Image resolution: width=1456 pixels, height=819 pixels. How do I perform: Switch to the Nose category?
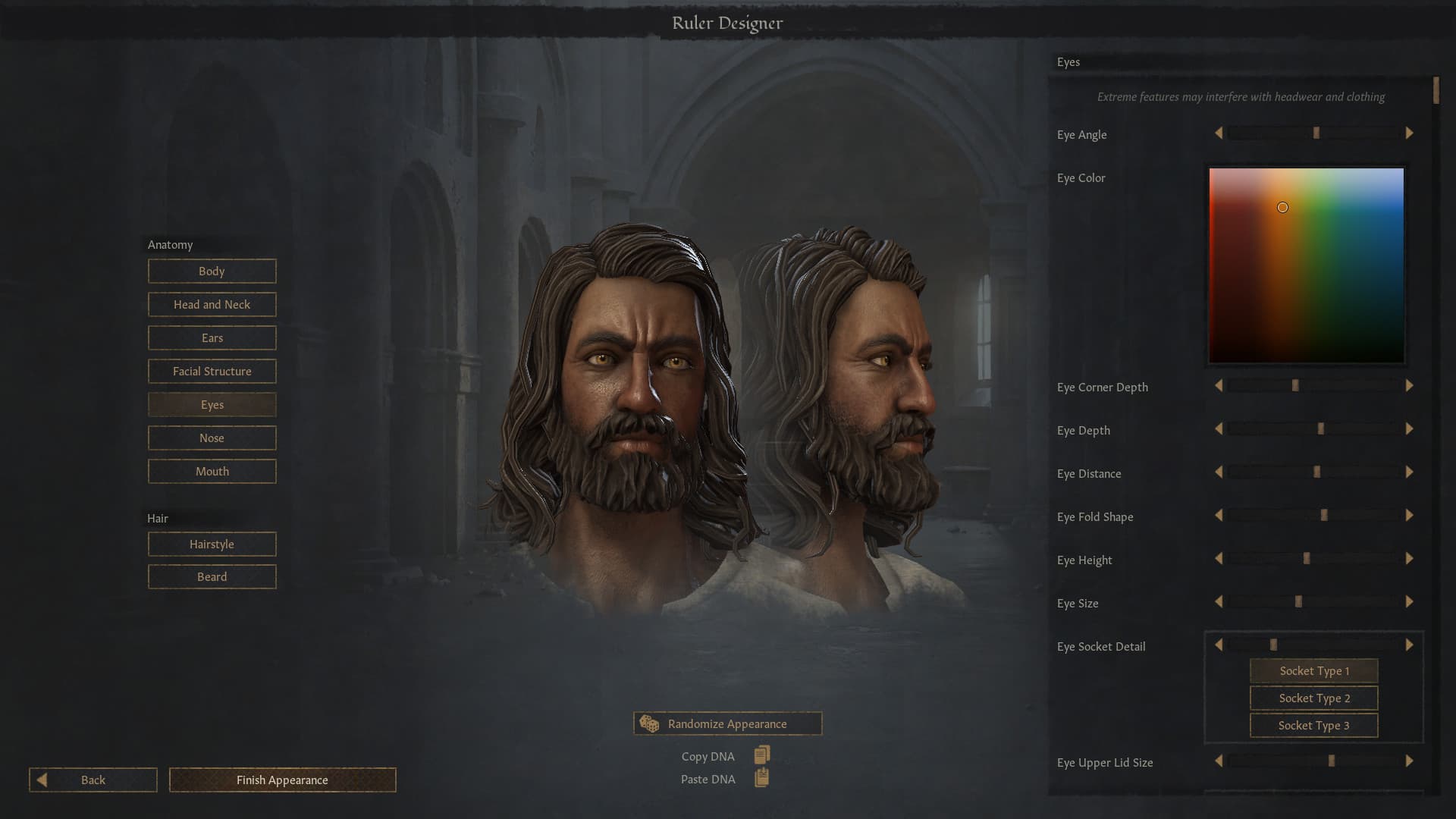[x=212, y=438]
